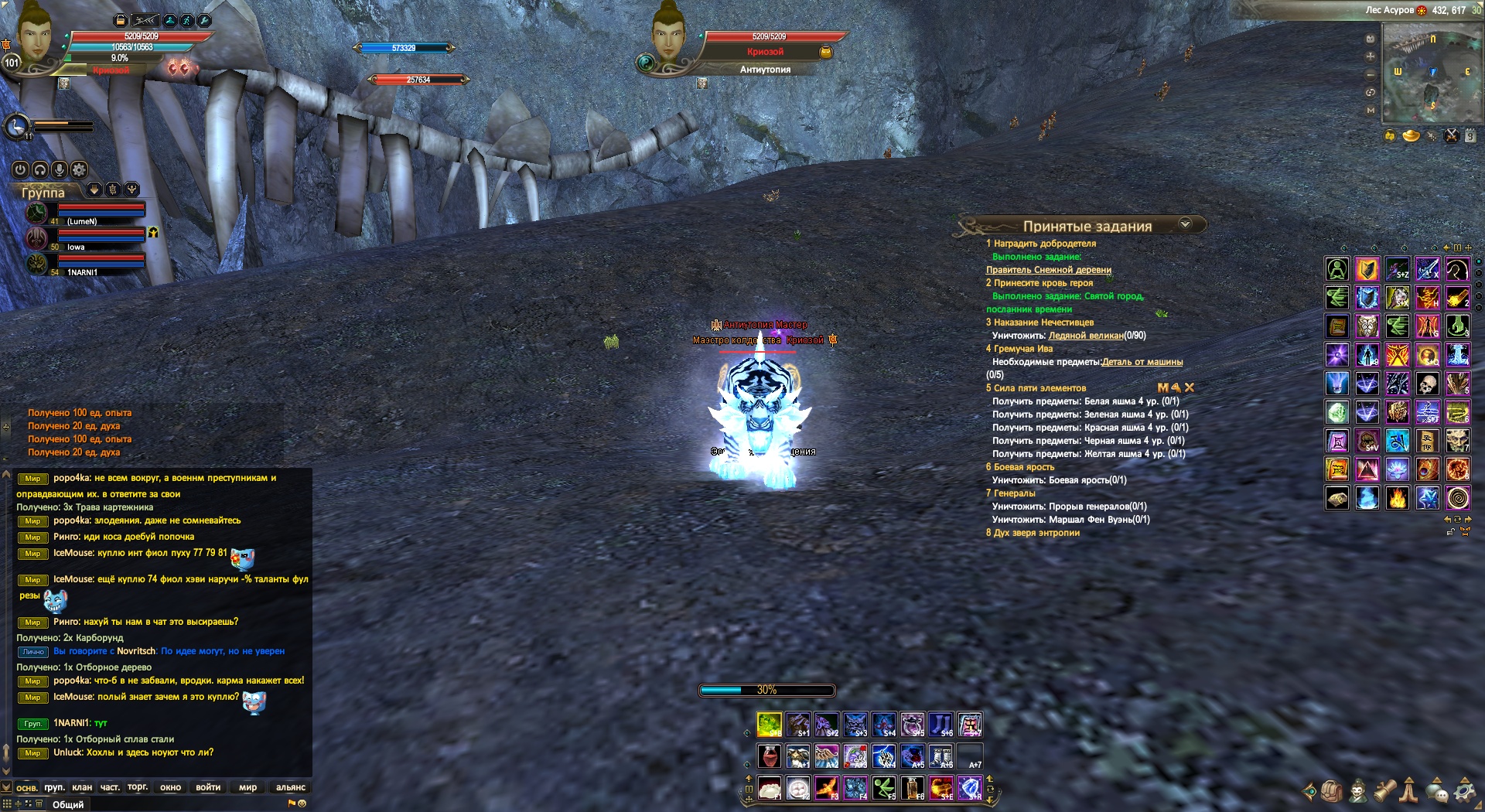
Task: Follow the «Ледяной великан» quest link
Action: coord(1085,336)
